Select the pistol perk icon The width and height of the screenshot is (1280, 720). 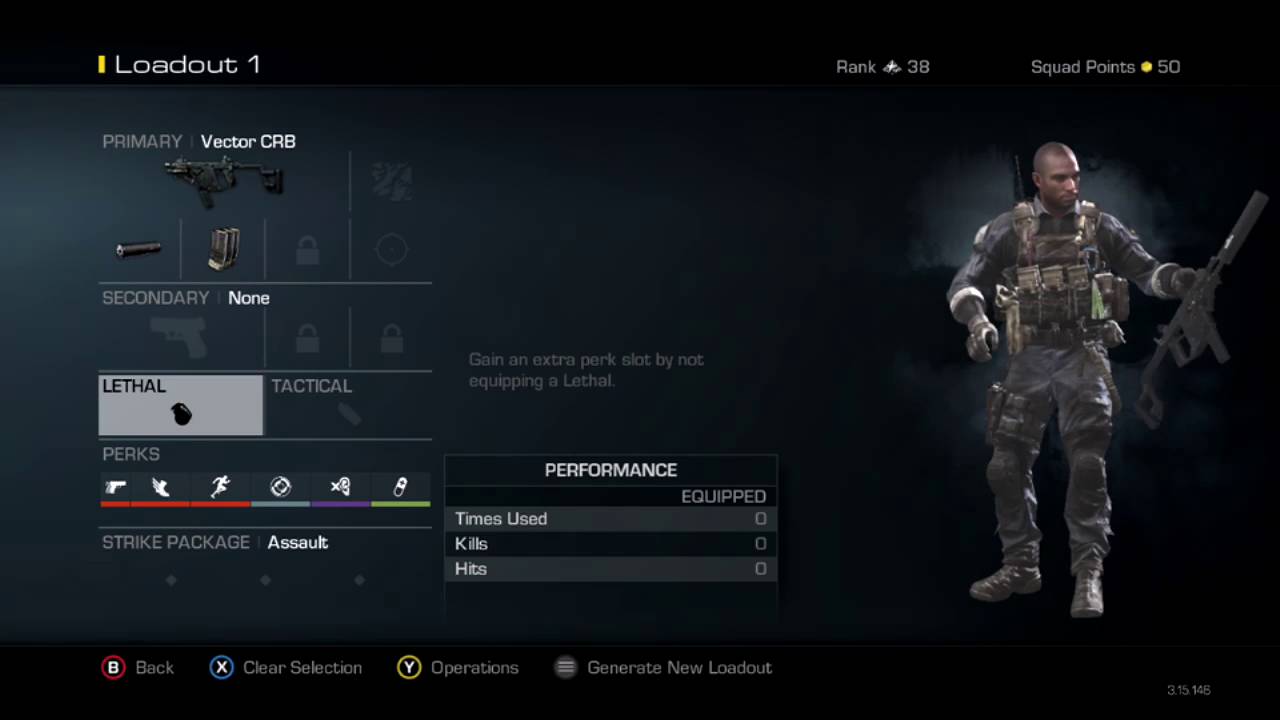[x=116, y=487]
